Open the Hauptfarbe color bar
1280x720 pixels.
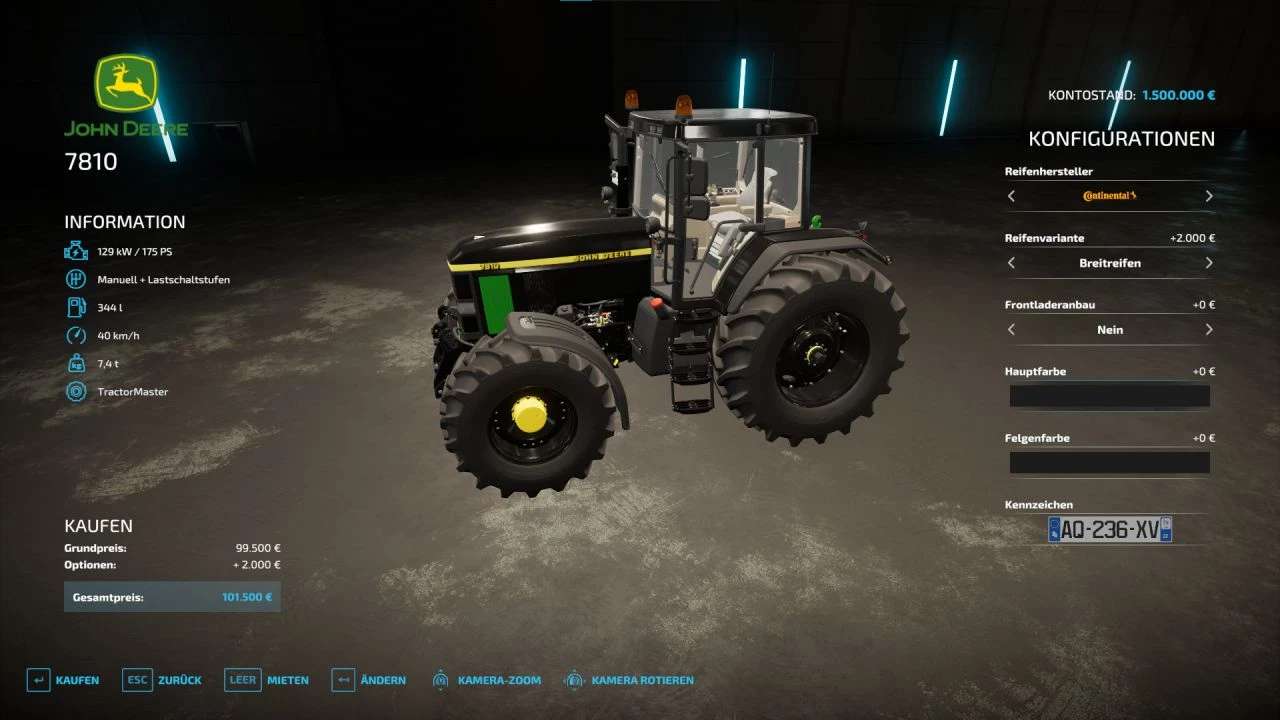1109,396
